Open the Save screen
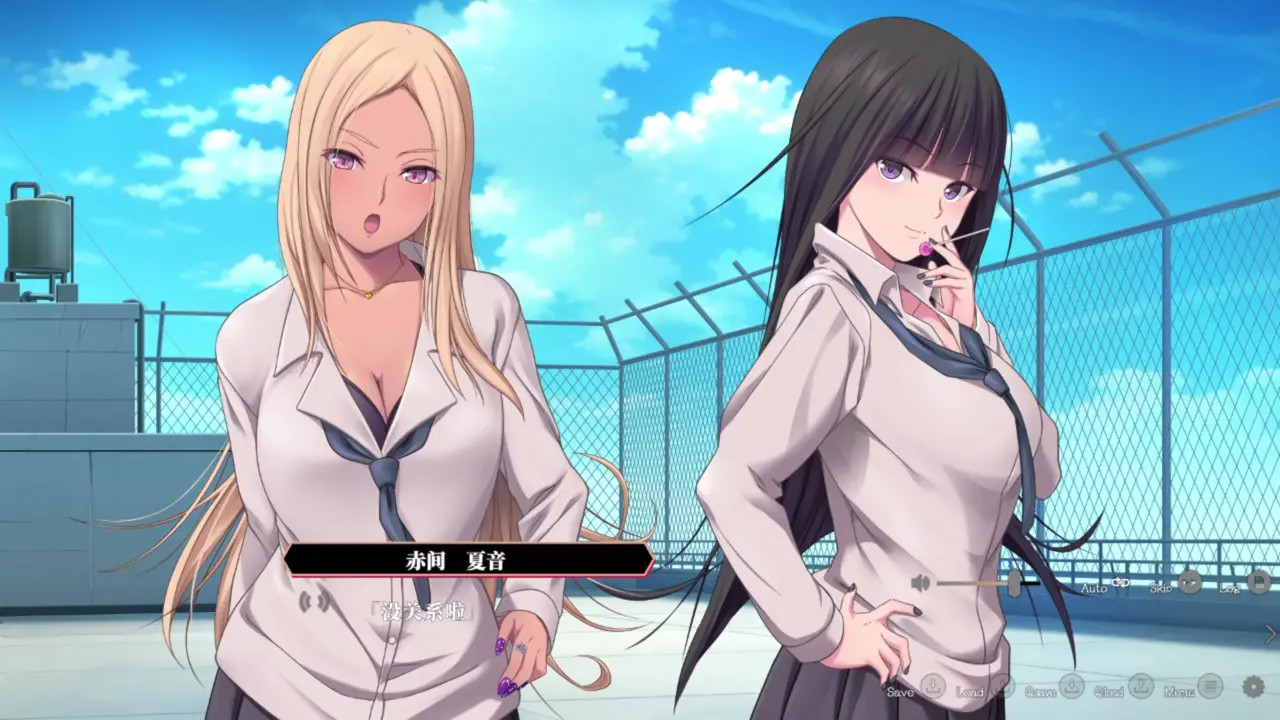 [x=931, y=686]
